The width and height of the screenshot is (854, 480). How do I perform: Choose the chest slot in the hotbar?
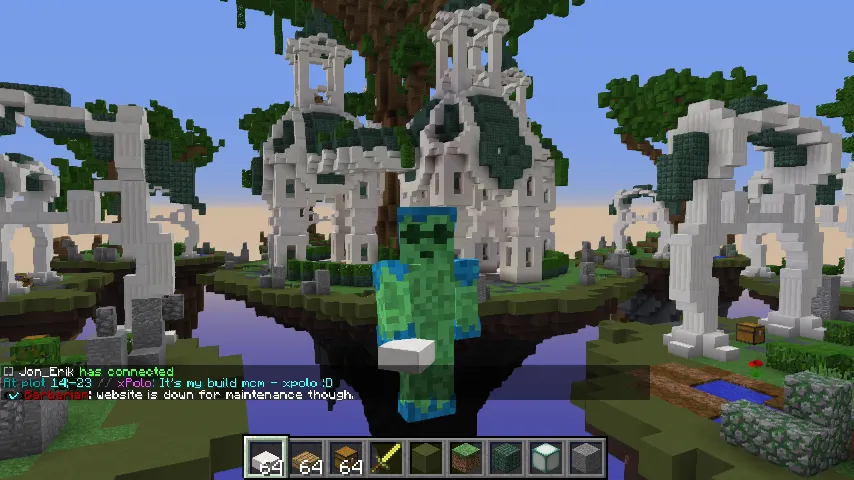pos(347,458)
